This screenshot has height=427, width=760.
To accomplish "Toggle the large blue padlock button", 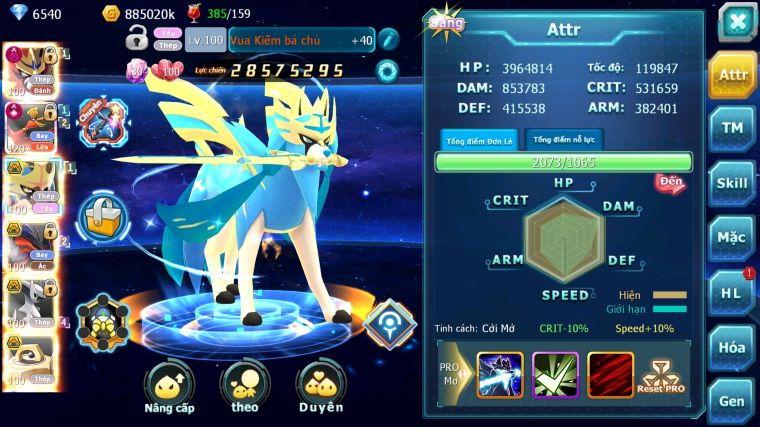I will point(100,215).
